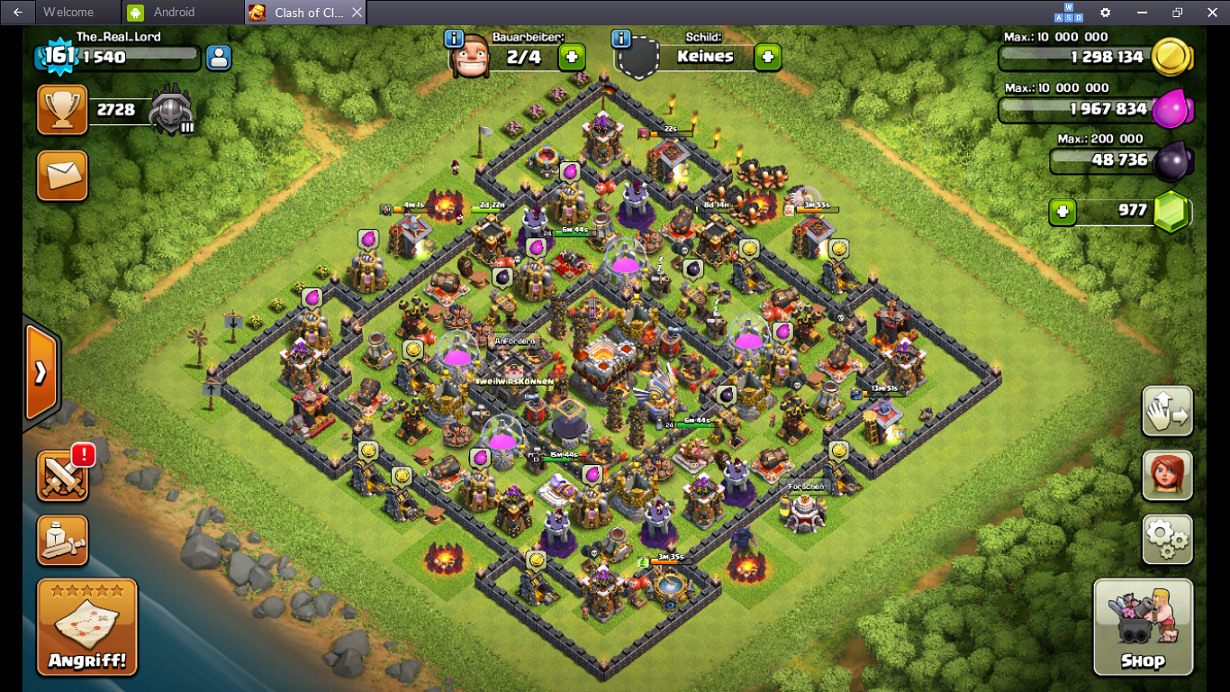Buy a shield with the green plus
The image size is (1230, 692).
click(768, 57)
